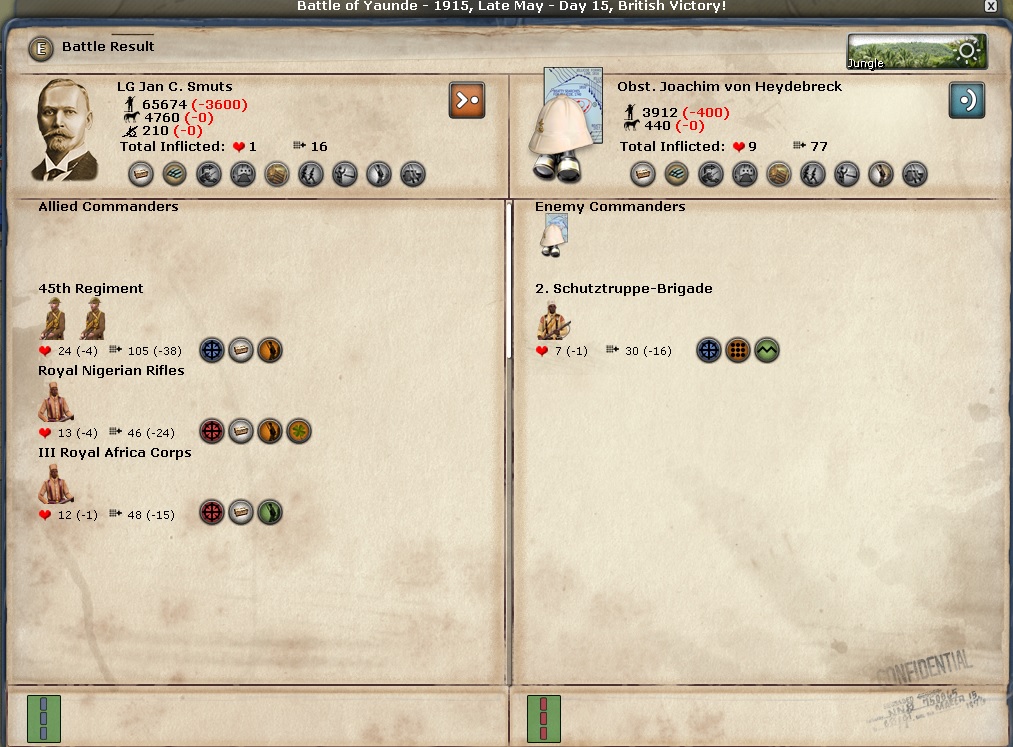The image size is (1013, 747).
Task: Click the blue-dotted green indicator at bottom left
Action: click(43, 719)
